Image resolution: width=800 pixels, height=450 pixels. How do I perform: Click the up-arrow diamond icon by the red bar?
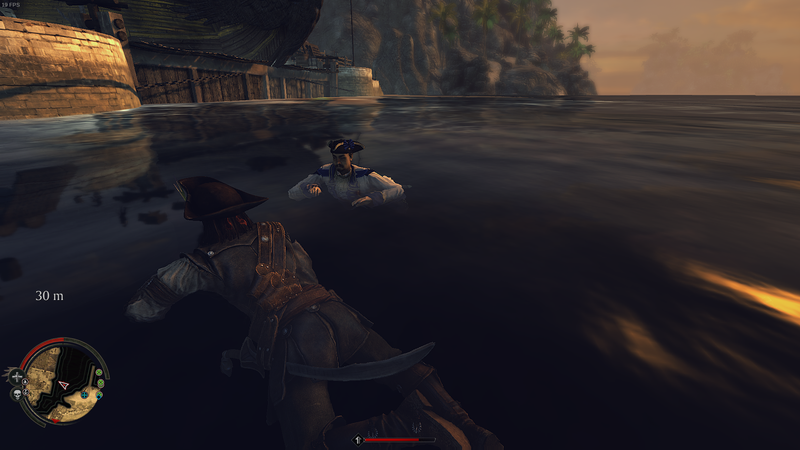point(357,439)
